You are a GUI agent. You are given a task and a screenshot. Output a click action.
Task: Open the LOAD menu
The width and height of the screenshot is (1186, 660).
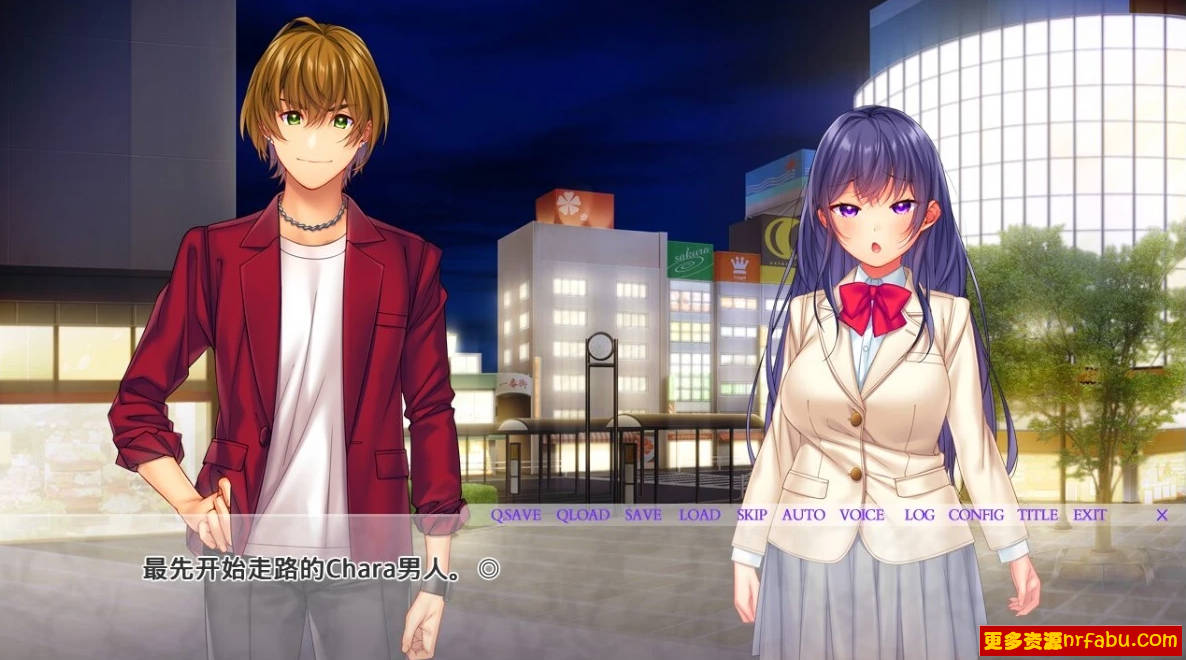click(x=699, y=515)
